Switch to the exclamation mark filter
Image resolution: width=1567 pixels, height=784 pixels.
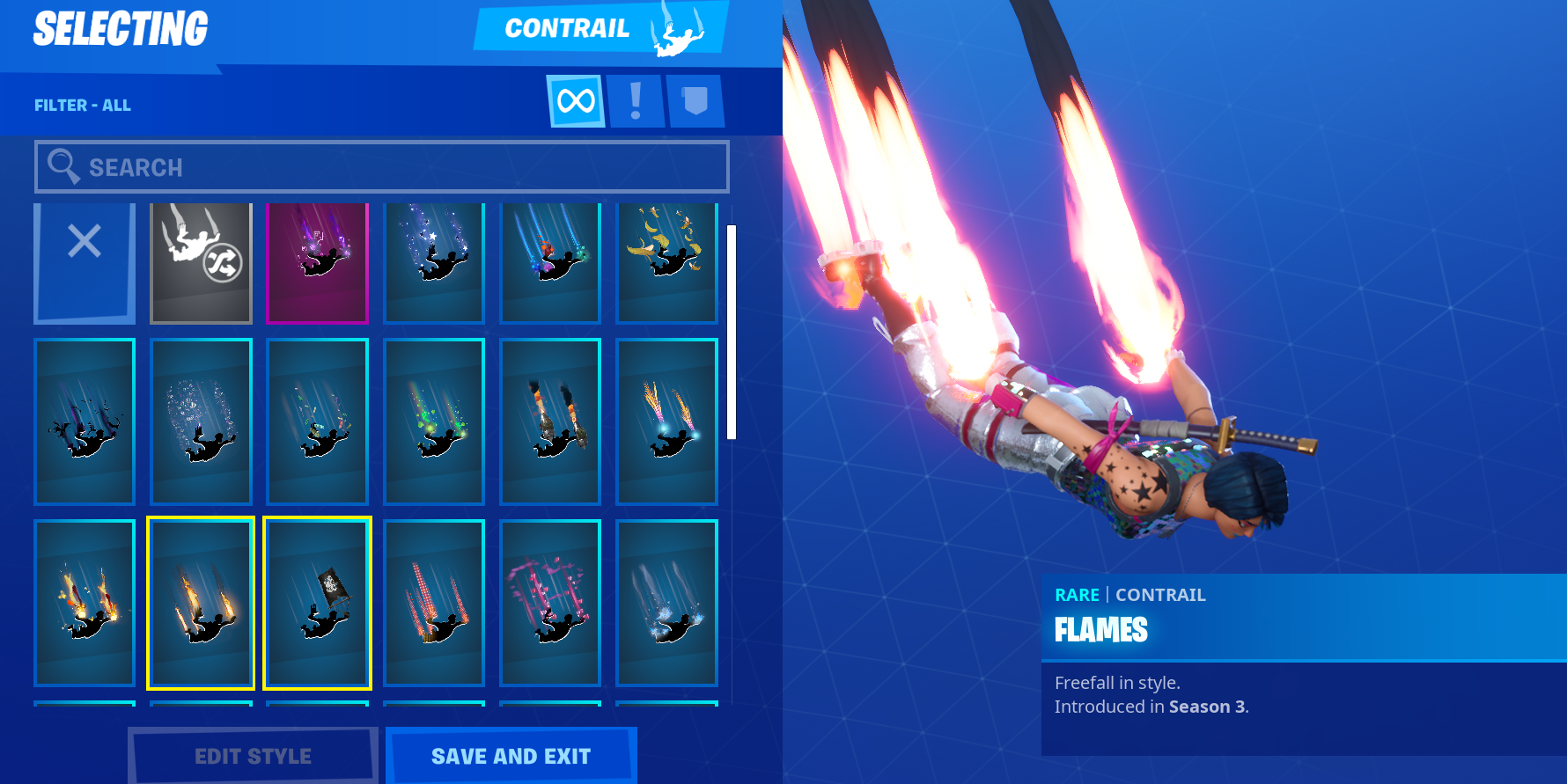[636, 101]
